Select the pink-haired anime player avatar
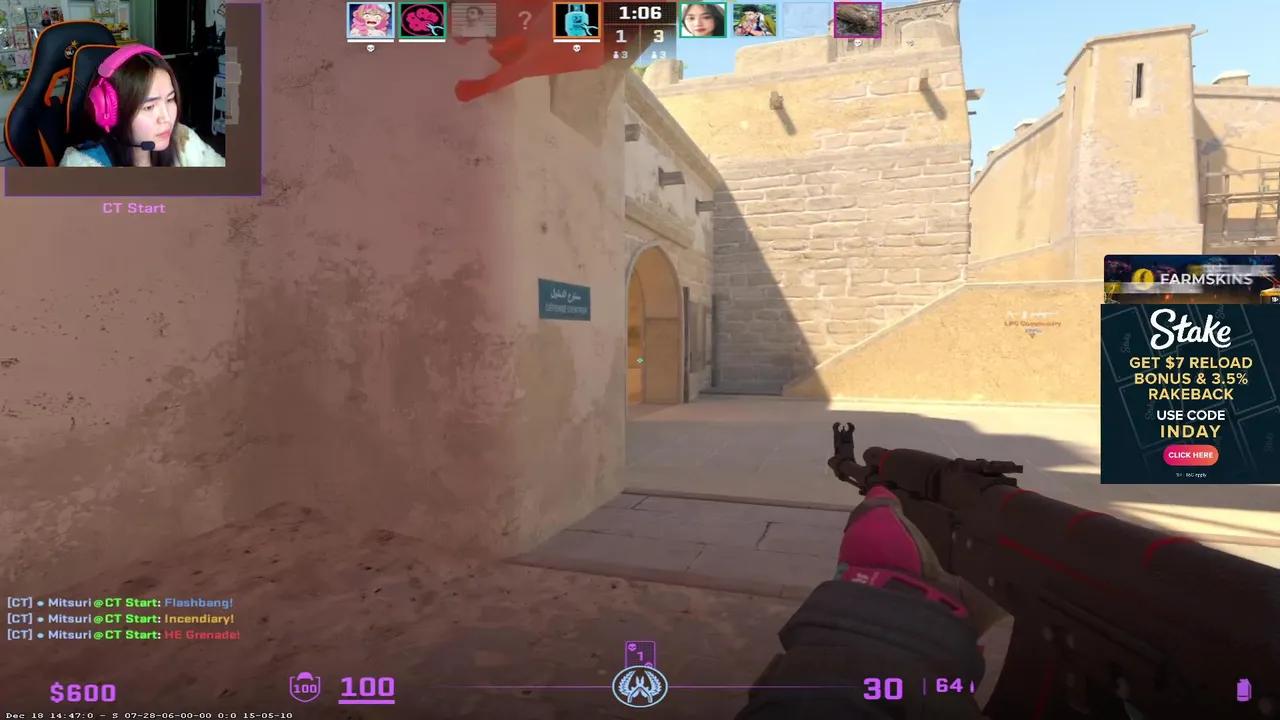The image size is (1280, 720). pos(370,20)
